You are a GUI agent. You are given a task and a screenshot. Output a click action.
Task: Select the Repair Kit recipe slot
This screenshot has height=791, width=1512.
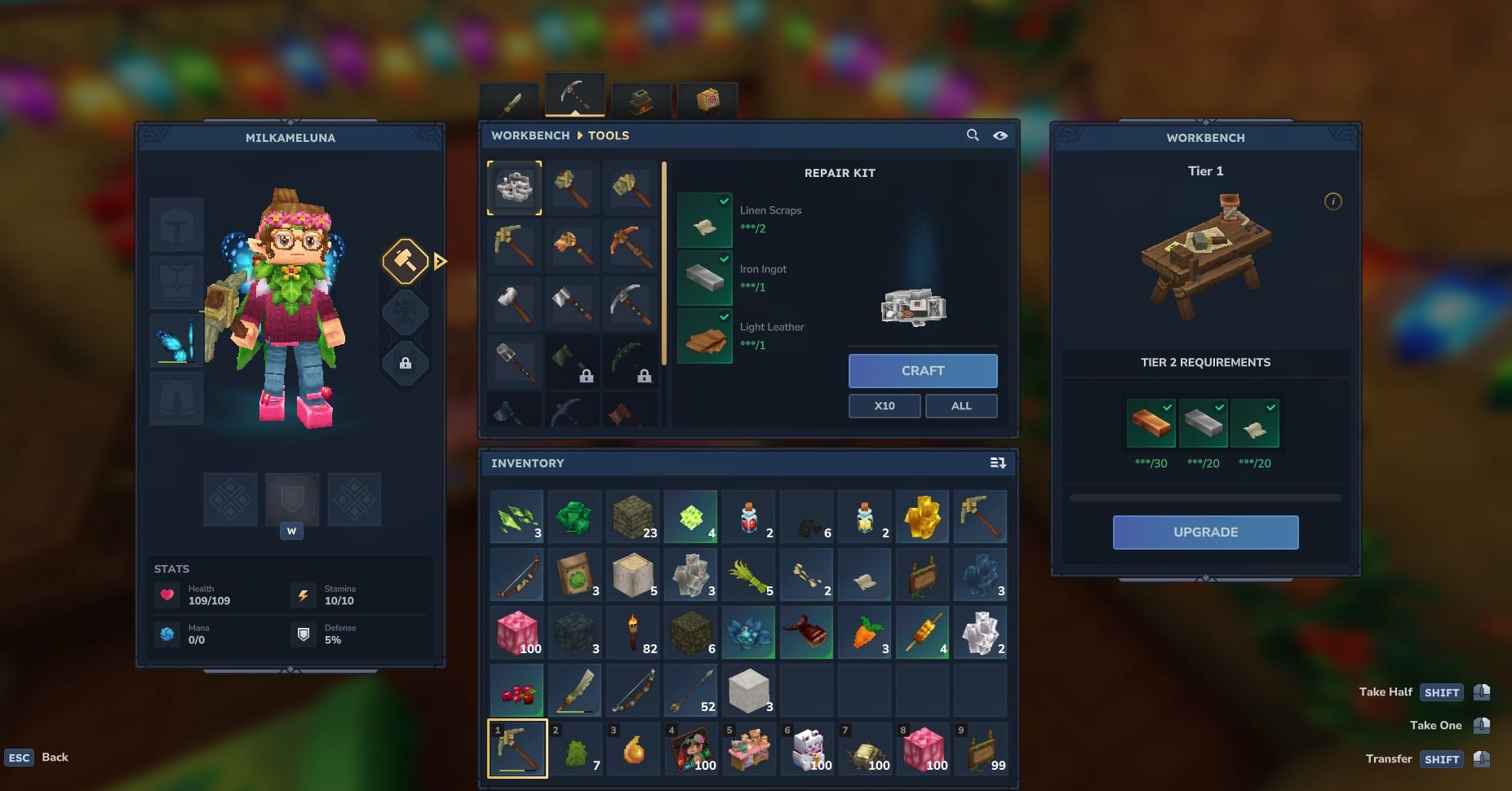click(x=514, y=188)
